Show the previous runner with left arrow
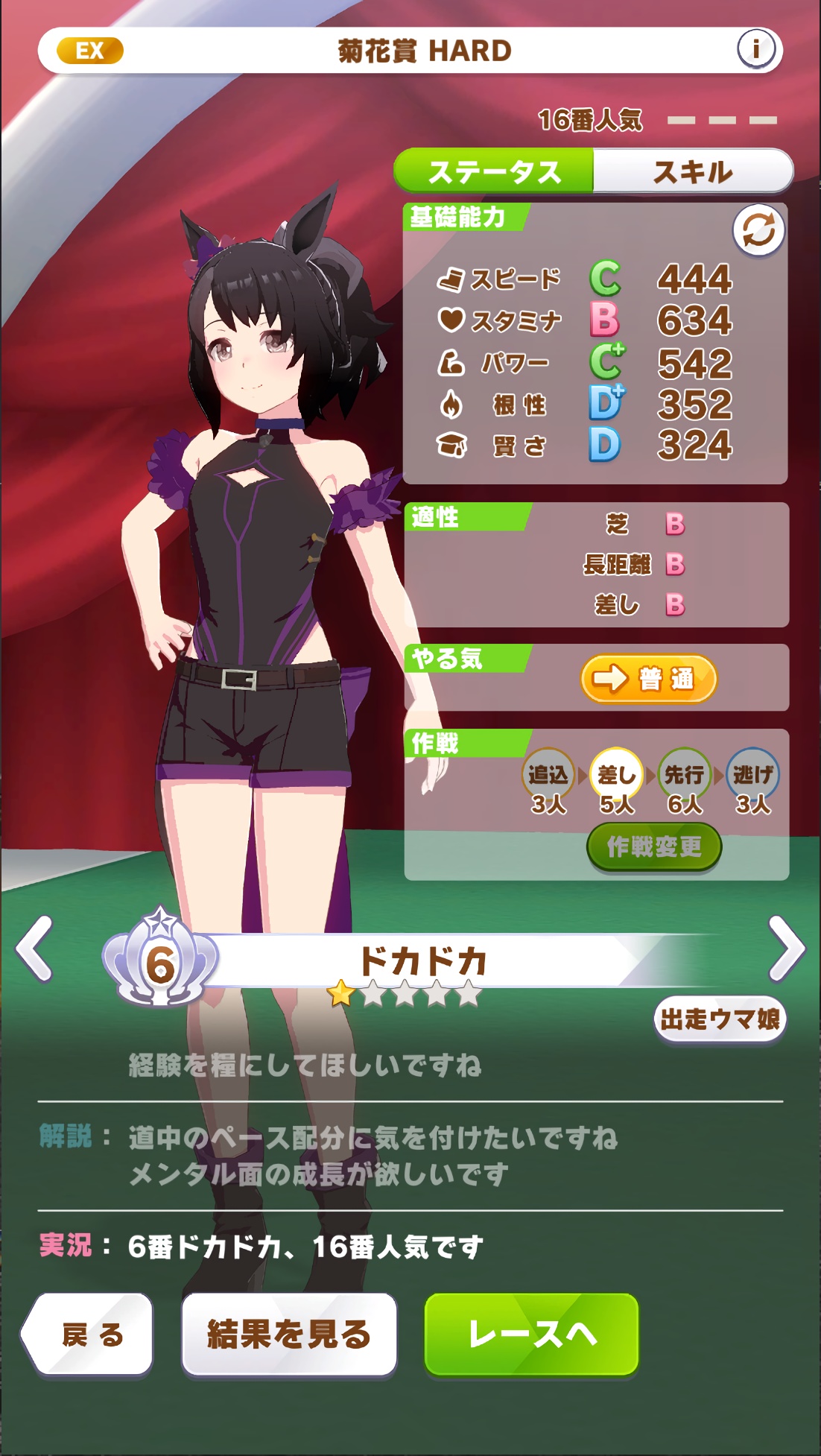The height and width of the screenshot is (1456, 821). 35,949
